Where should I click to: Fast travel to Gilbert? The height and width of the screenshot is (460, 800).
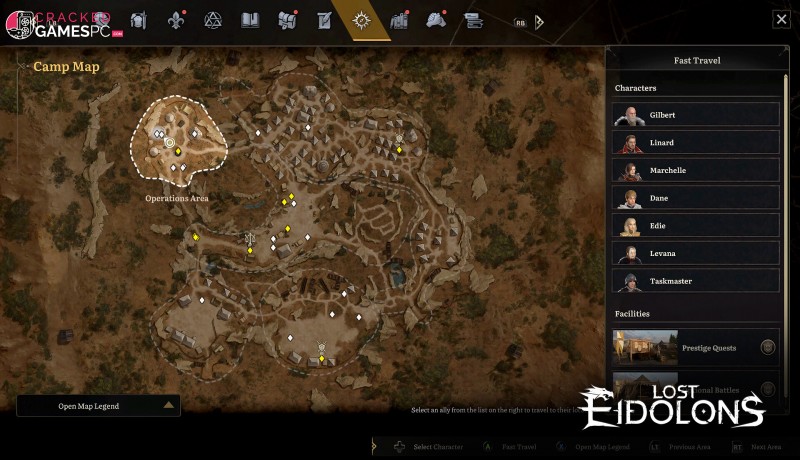coord(696,115)
